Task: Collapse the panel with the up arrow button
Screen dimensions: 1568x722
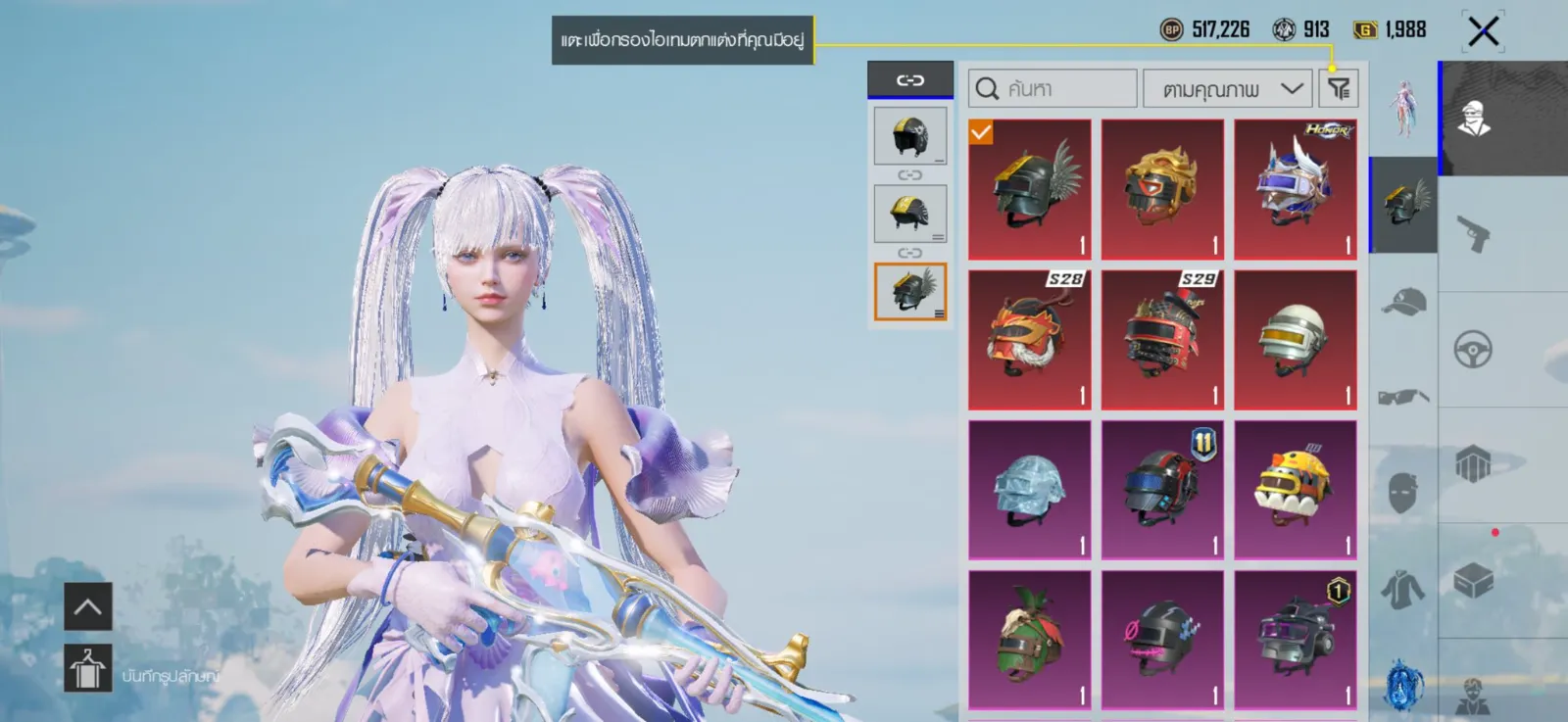Action: tap(88, 606)
